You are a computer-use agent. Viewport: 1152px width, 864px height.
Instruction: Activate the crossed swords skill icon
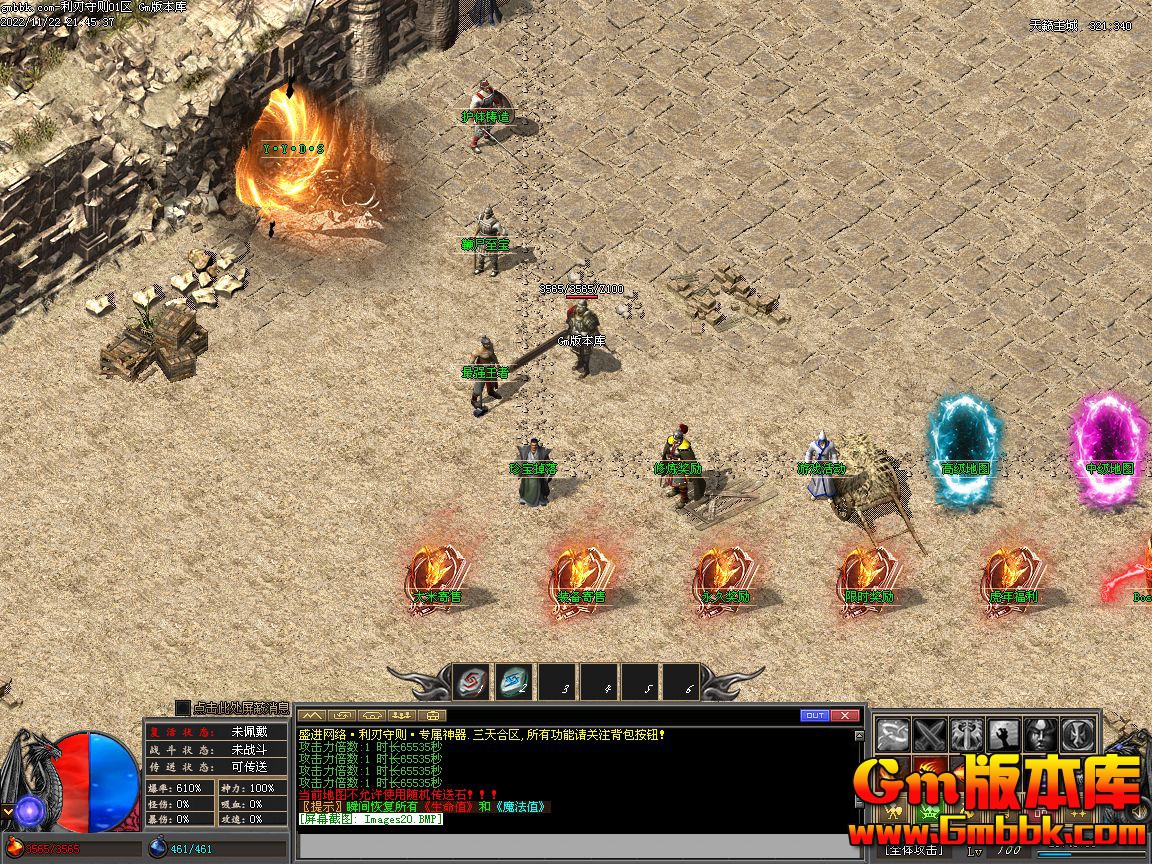930,736
